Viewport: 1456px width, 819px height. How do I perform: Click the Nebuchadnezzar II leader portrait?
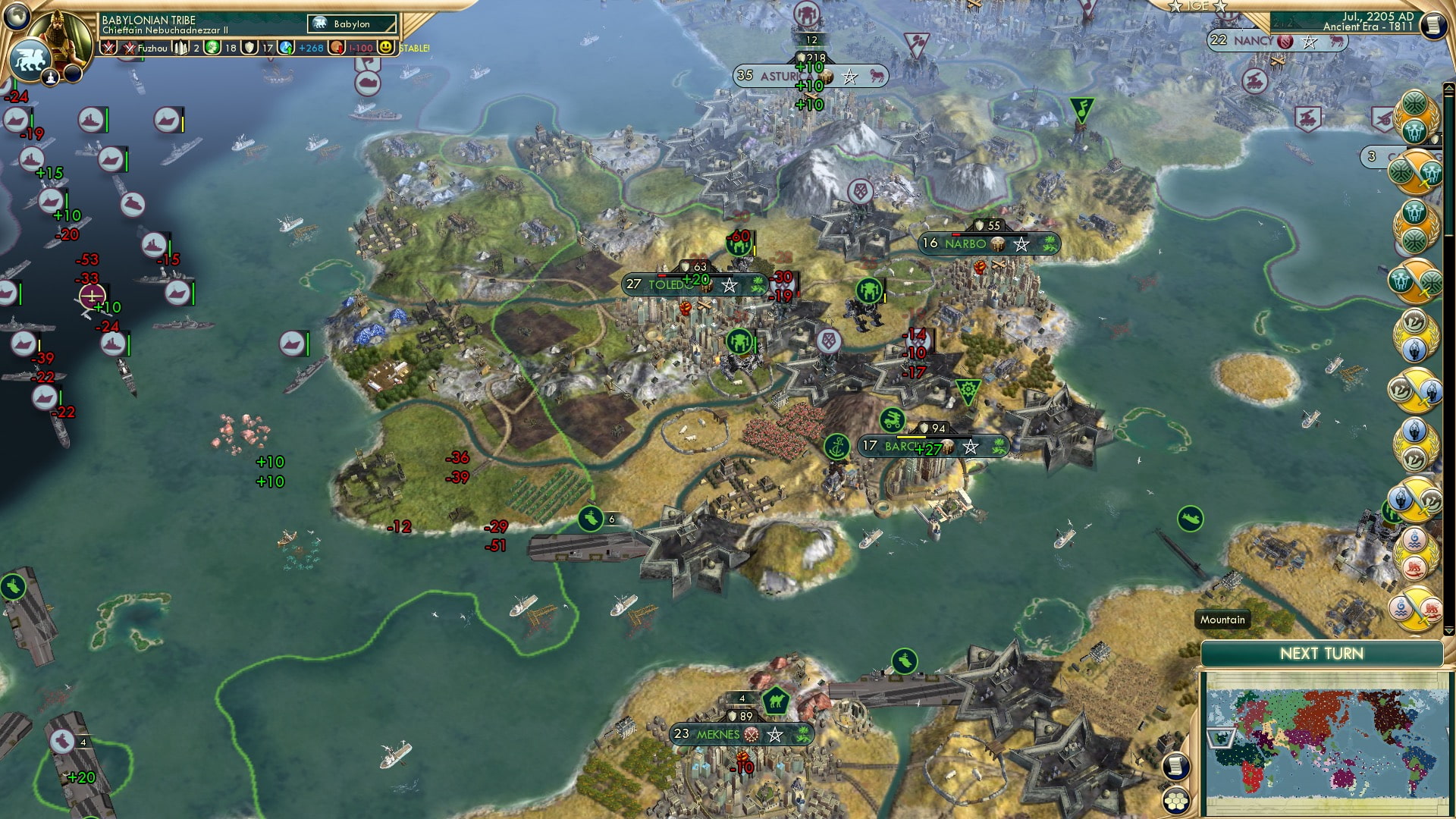pyautogui.click(x=63, y=31)
